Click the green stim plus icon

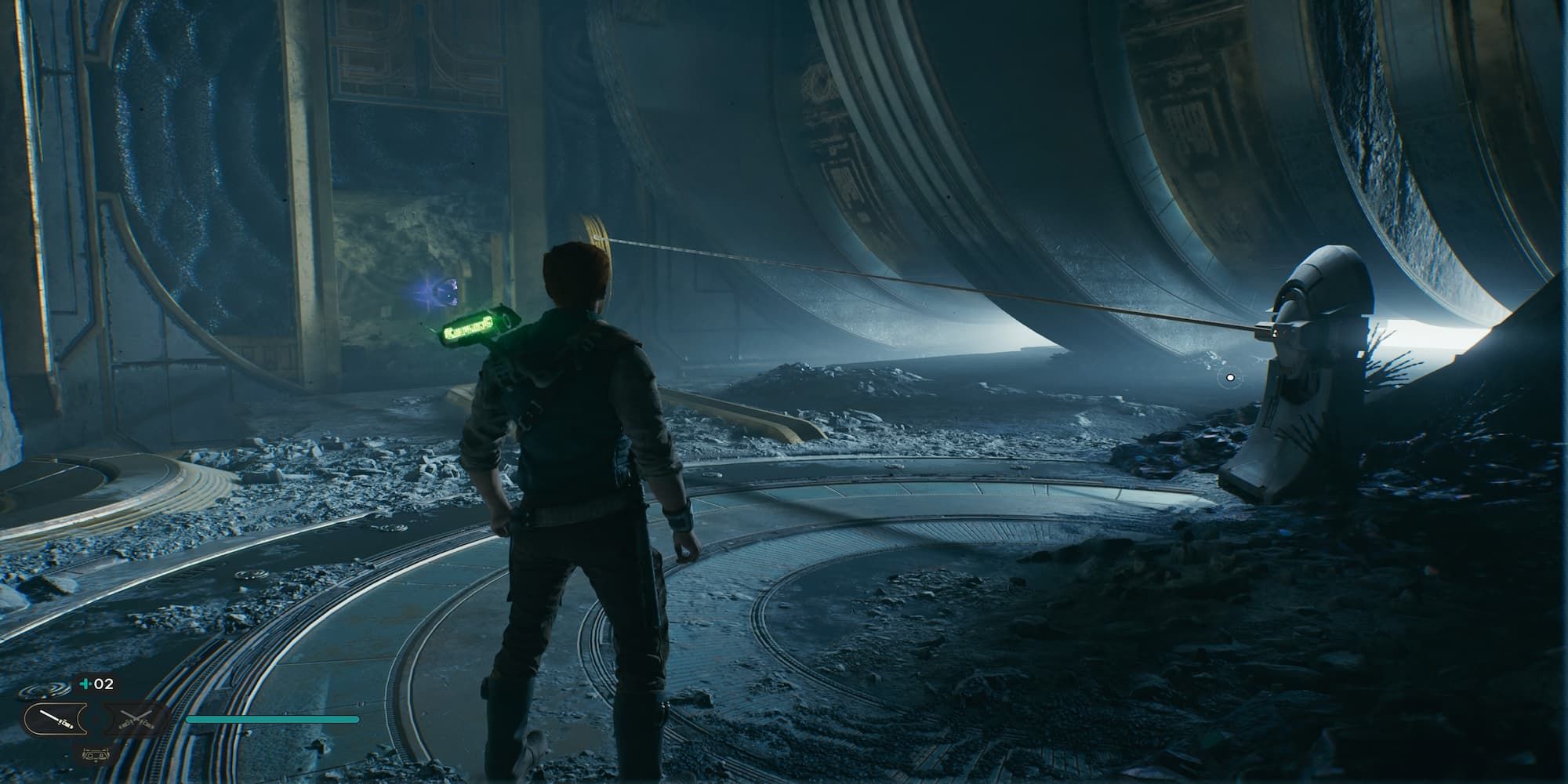(x=85, y=684)
